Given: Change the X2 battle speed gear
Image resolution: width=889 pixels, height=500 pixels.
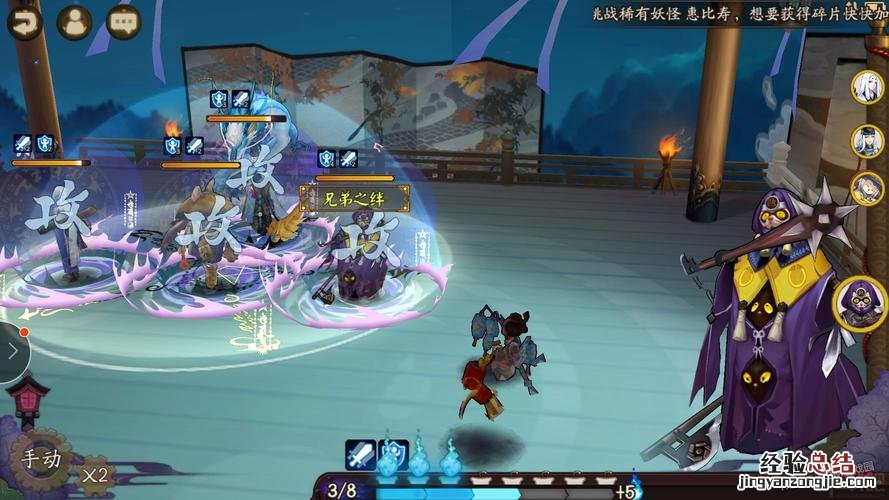Looking at the screenshot, I should (x=96, y=474).
